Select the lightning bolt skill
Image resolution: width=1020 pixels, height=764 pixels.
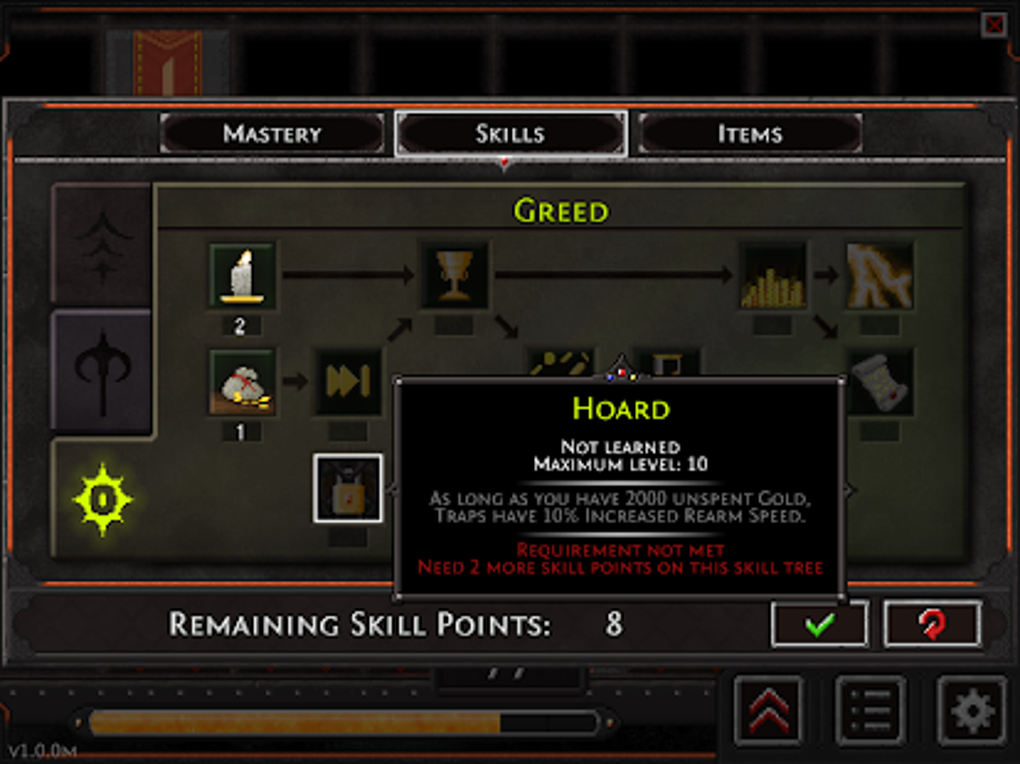pos(879,276)
